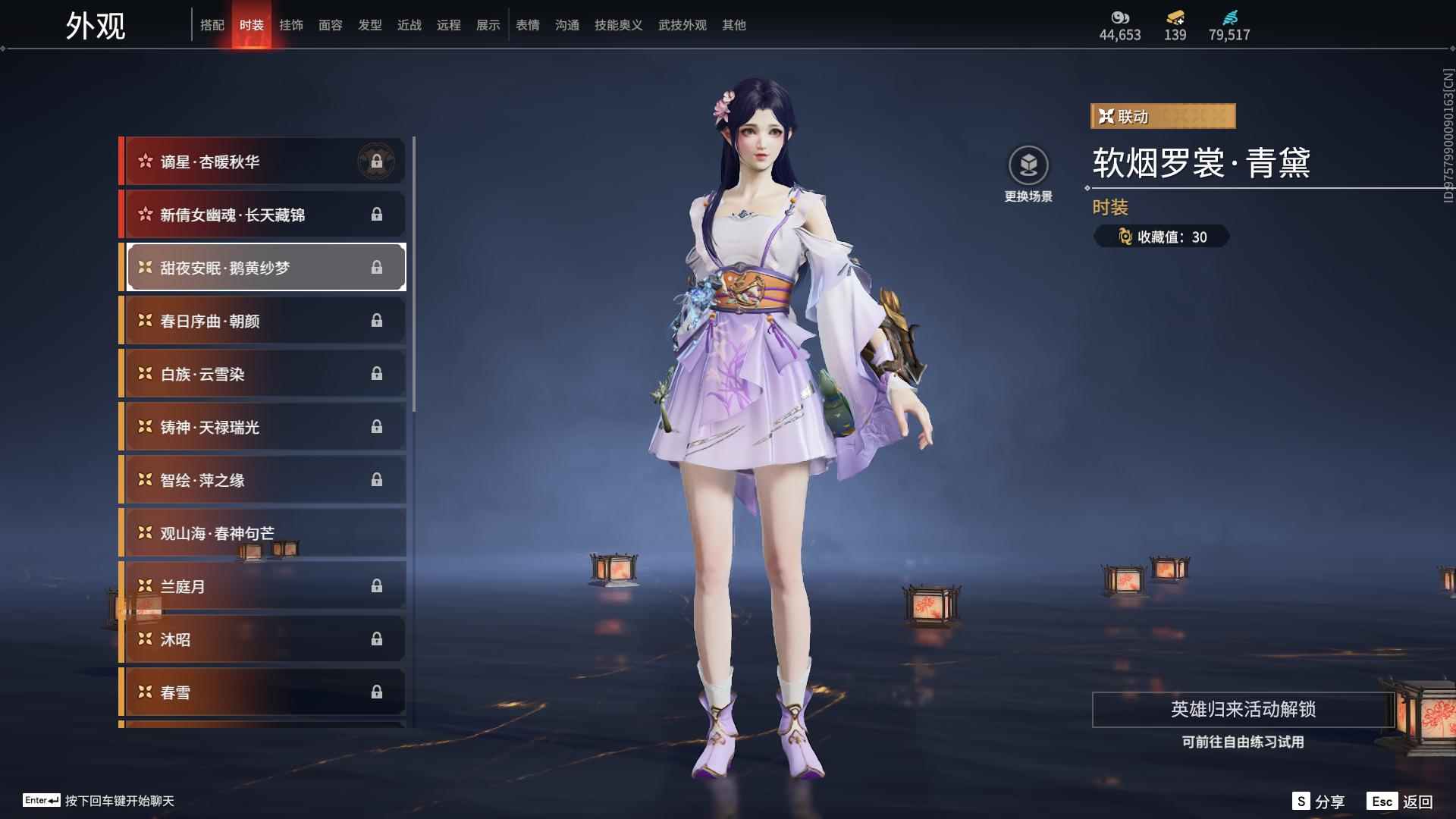Screen dimensions: 1456x819
Task: Switch to the 武技外观 tab
Action: (x=682, y=25)
